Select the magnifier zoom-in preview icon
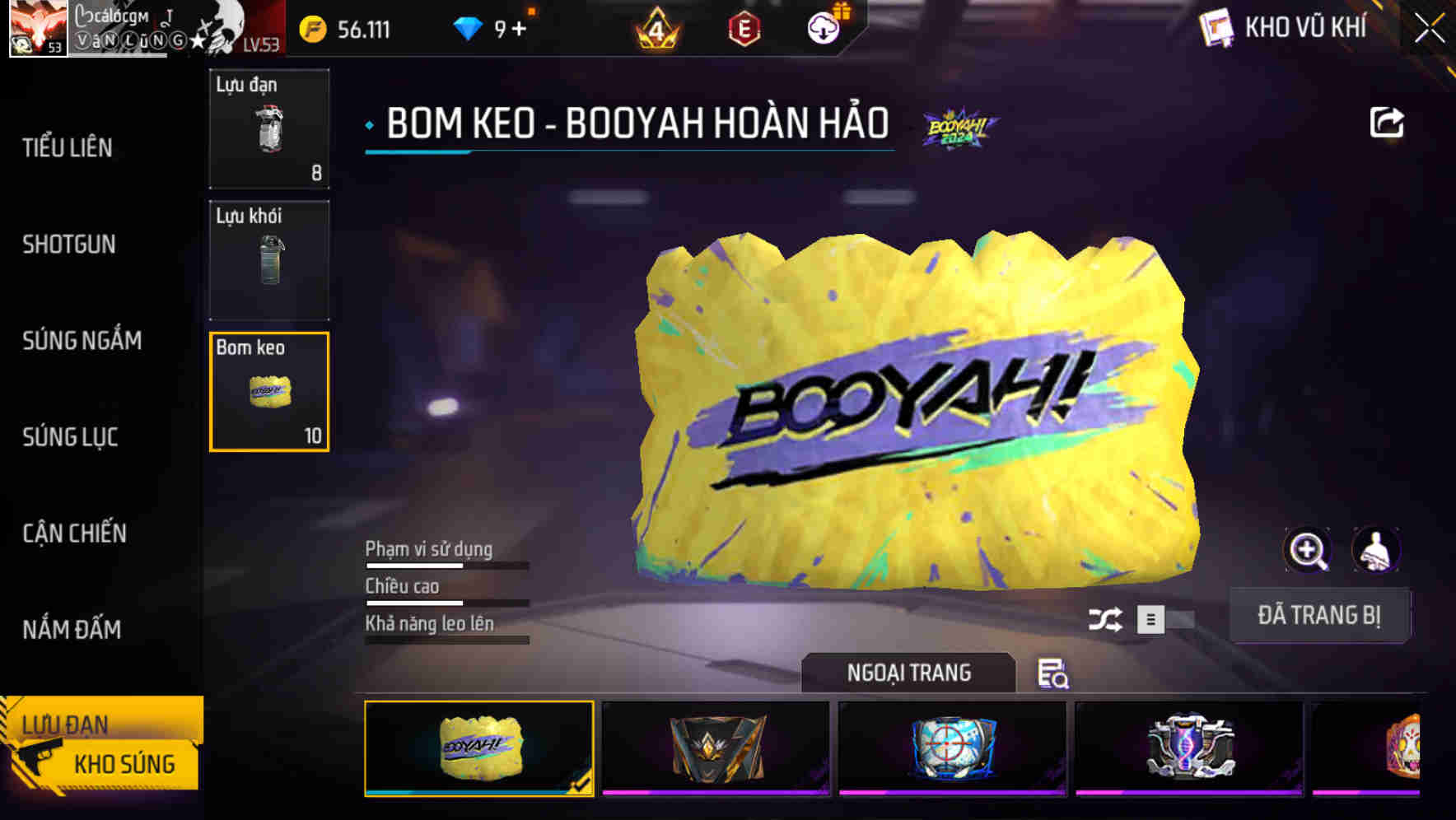This screenshot has height=820, width=1456. click(1308, 550)
